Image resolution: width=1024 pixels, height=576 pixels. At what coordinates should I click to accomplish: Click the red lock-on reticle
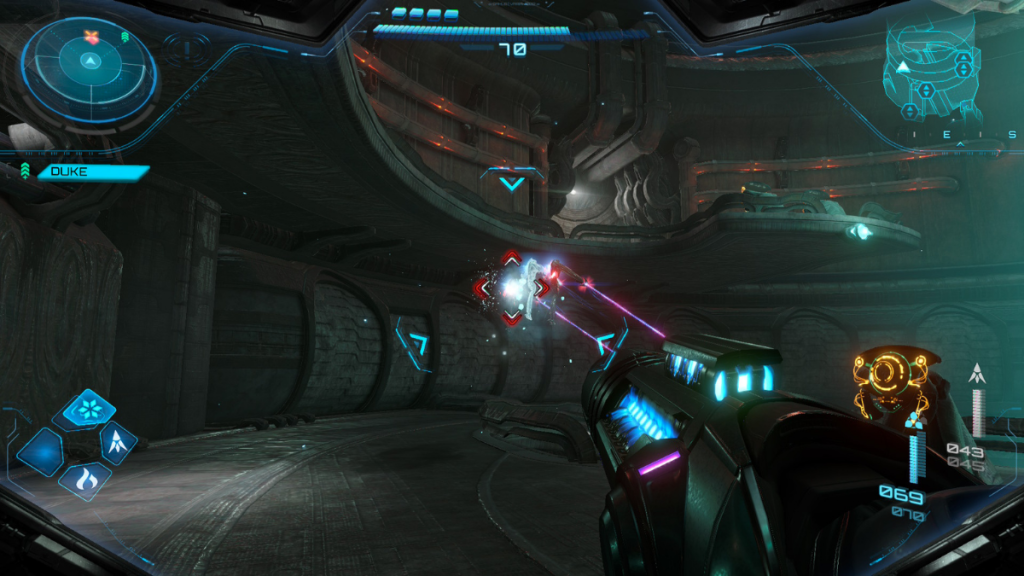(x=512, y=288)
